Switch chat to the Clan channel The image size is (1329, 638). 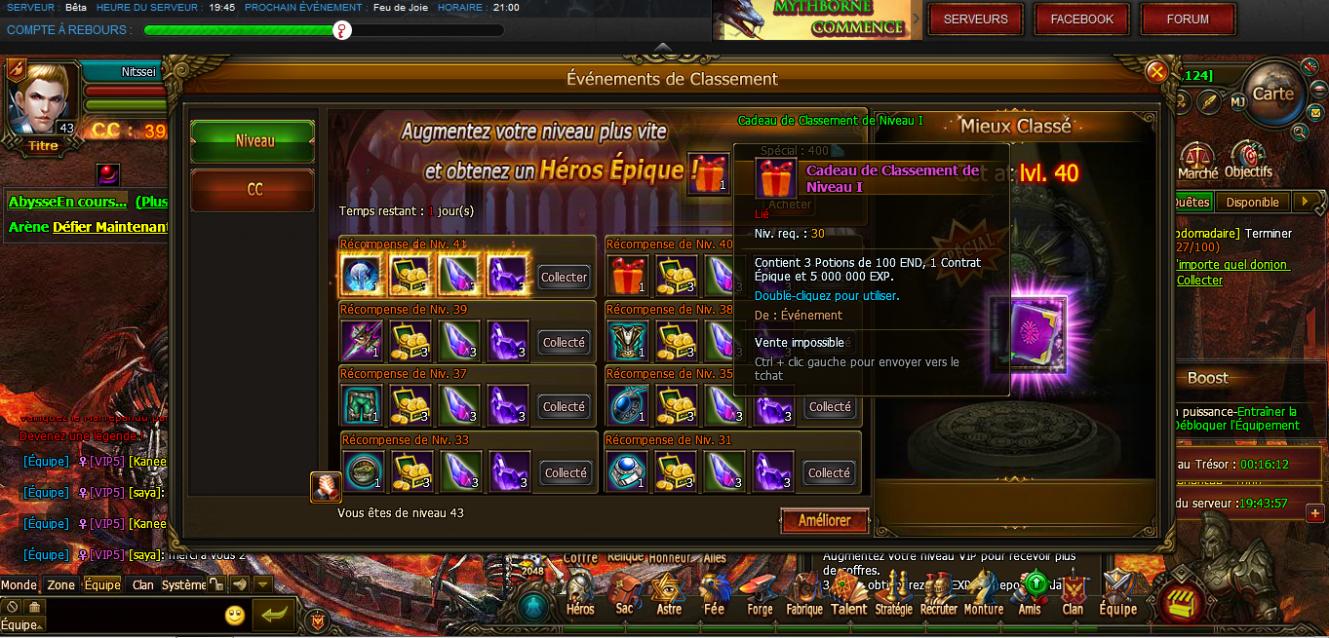click(143, 585)
